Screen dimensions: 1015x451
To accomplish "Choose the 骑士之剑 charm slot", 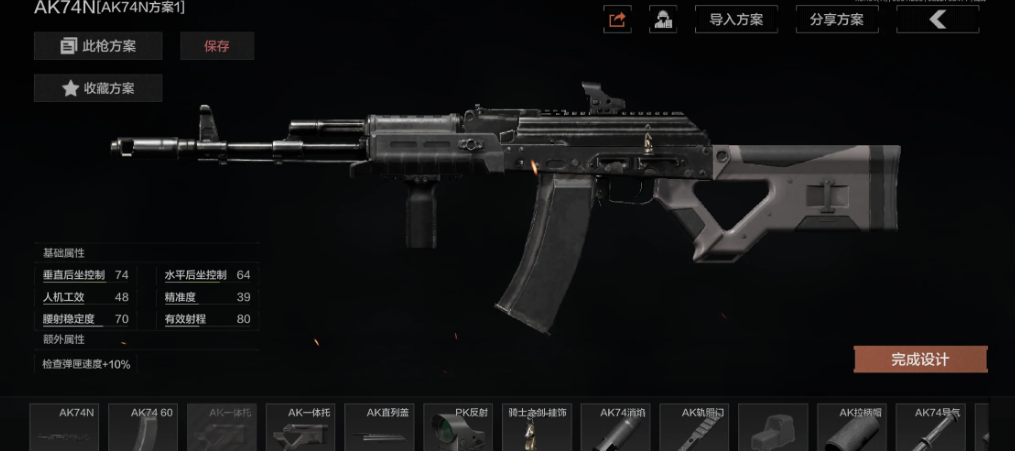I will (x=537, y=427).
